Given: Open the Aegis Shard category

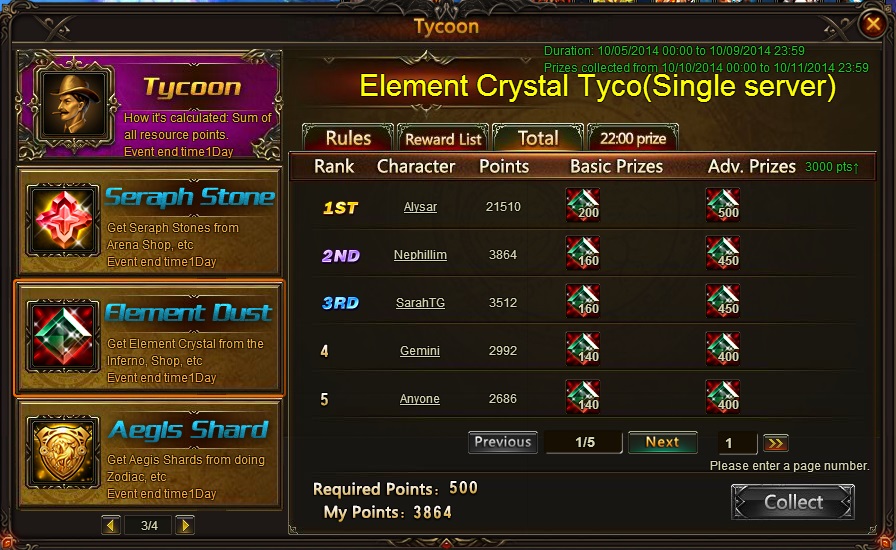Looking at the screenshot, I should 150,454.
